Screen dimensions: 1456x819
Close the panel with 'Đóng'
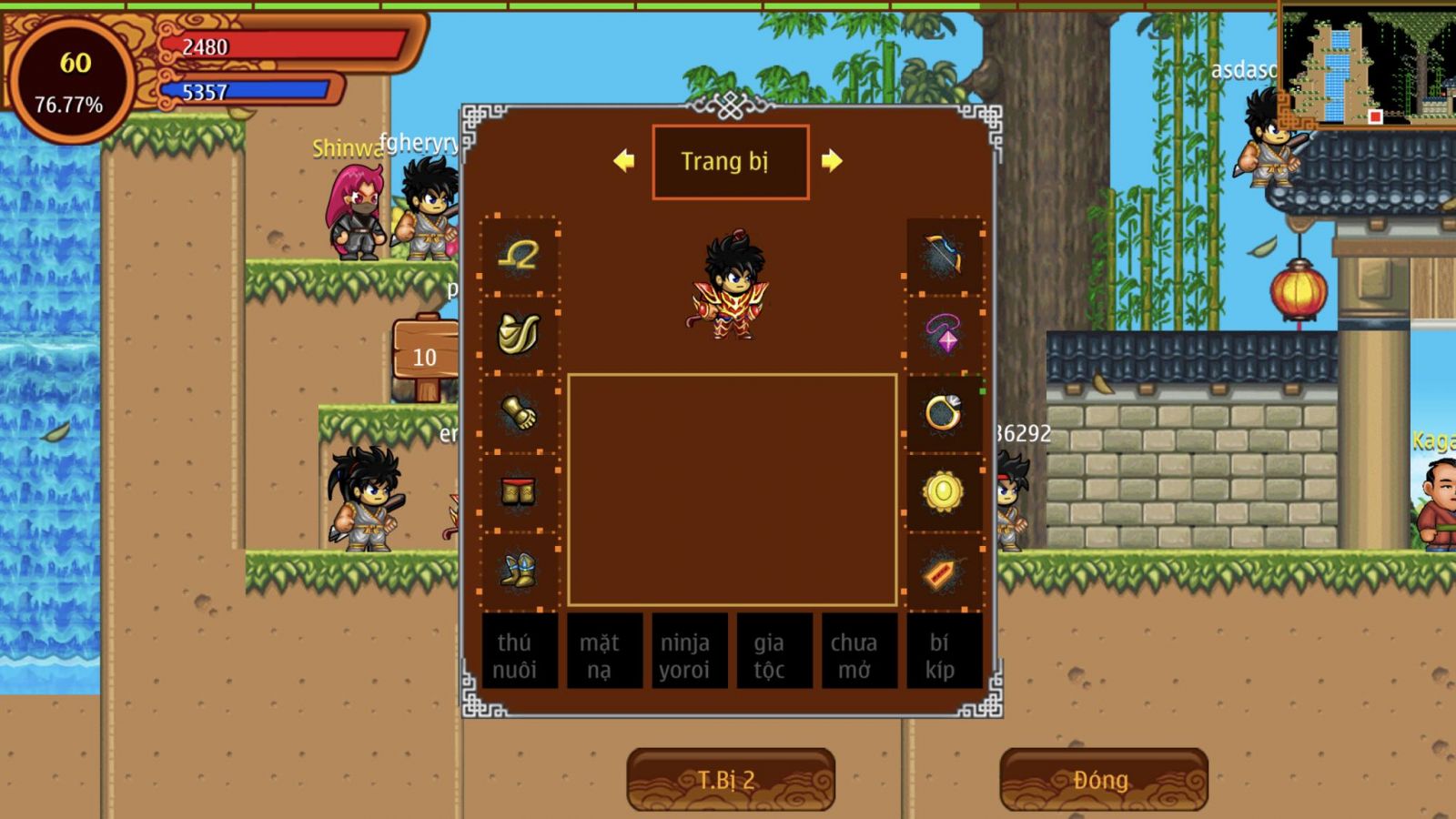tap(1103, 780)
